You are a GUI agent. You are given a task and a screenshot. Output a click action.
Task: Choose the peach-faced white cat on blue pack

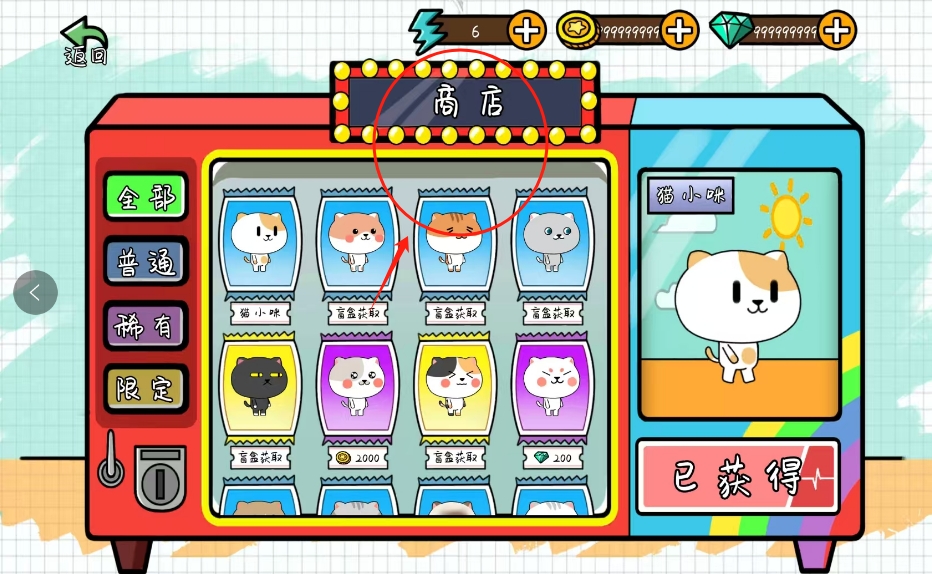[358, 243]
